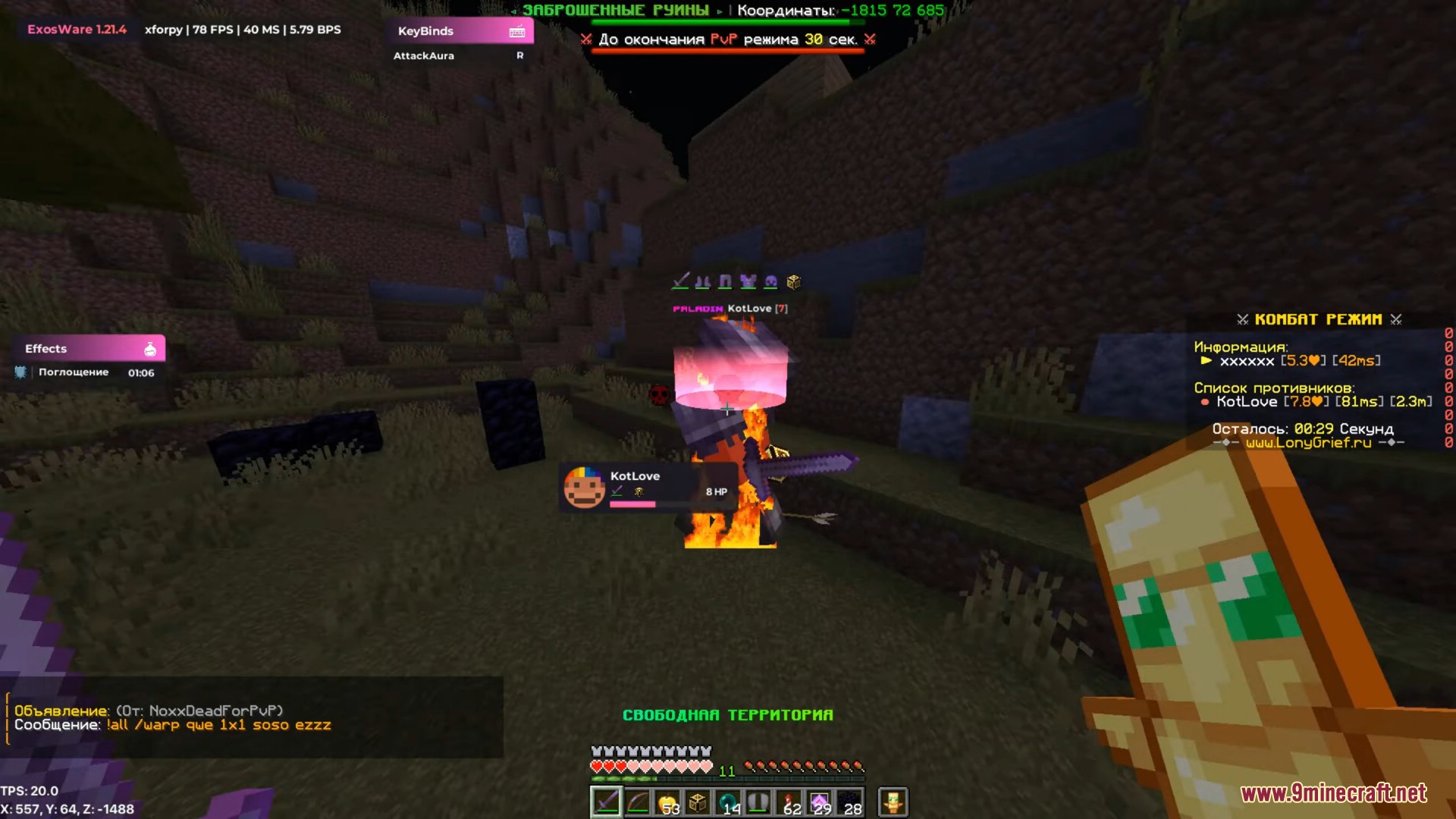Select the stack of 29 end crystals

pos(820,802)
